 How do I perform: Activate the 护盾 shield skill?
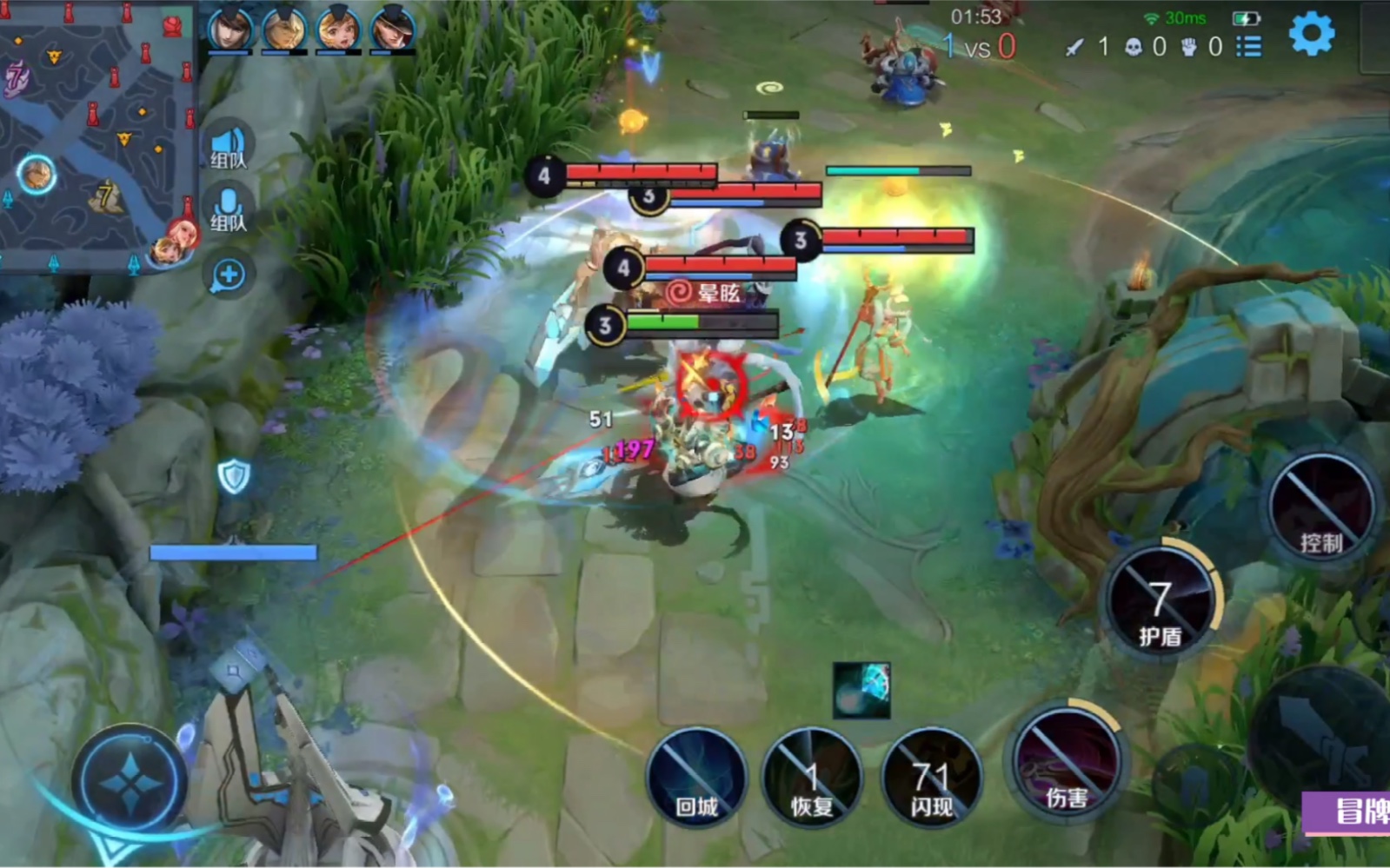[x=1161, y=601]
